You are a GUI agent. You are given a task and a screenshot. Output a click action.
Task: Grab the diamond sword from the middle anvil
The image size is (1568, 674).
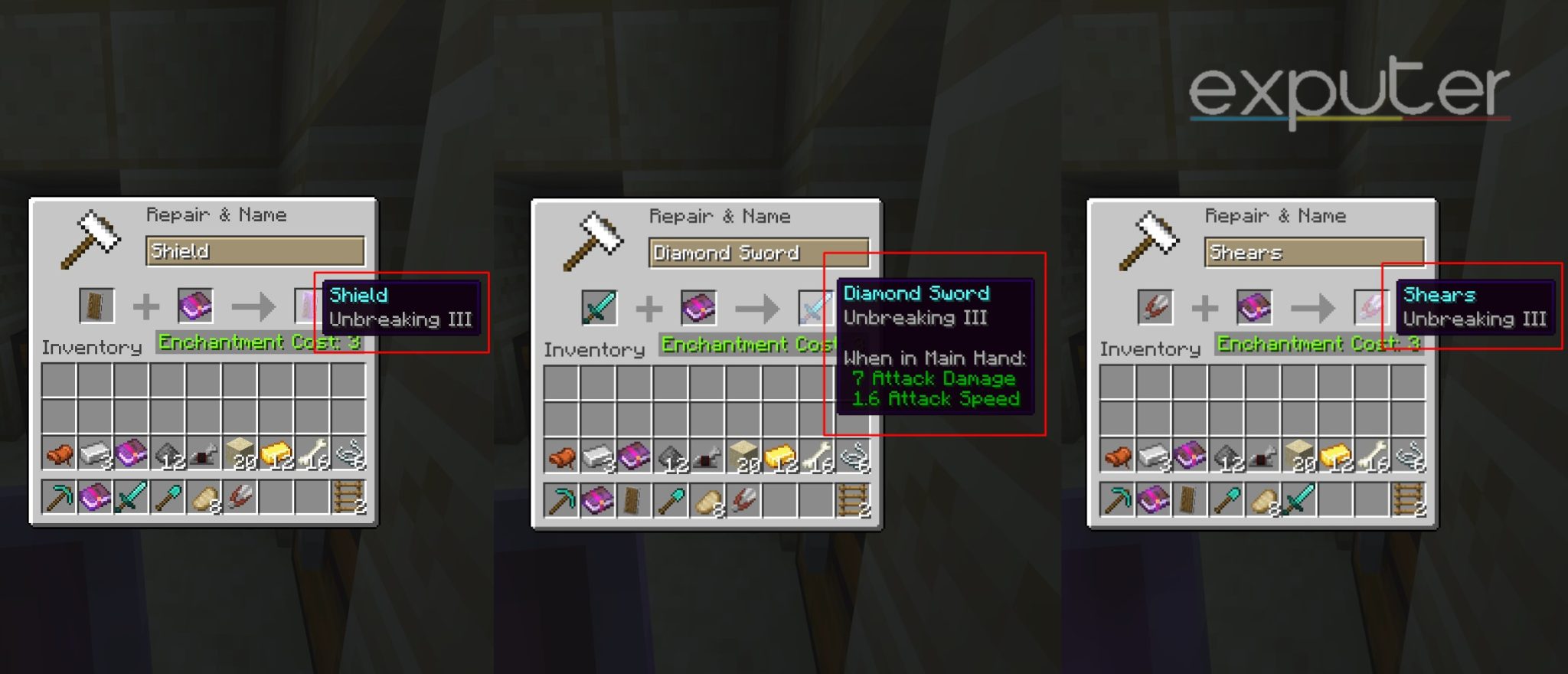coord(598,306)
